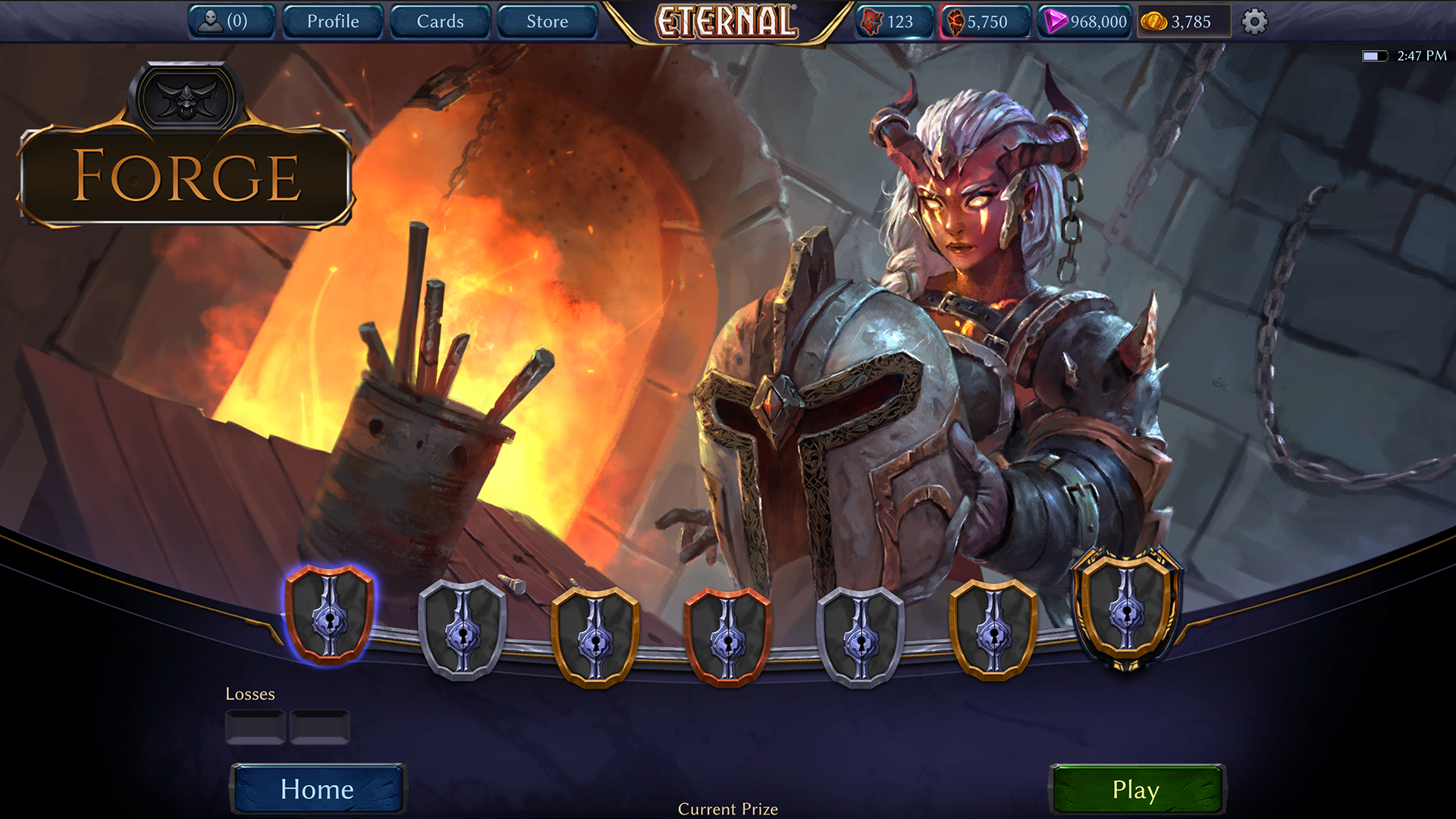The width and height of the screenshot is (1456, 819).
Task: Select the large final winged shield
Action: 1127,608
